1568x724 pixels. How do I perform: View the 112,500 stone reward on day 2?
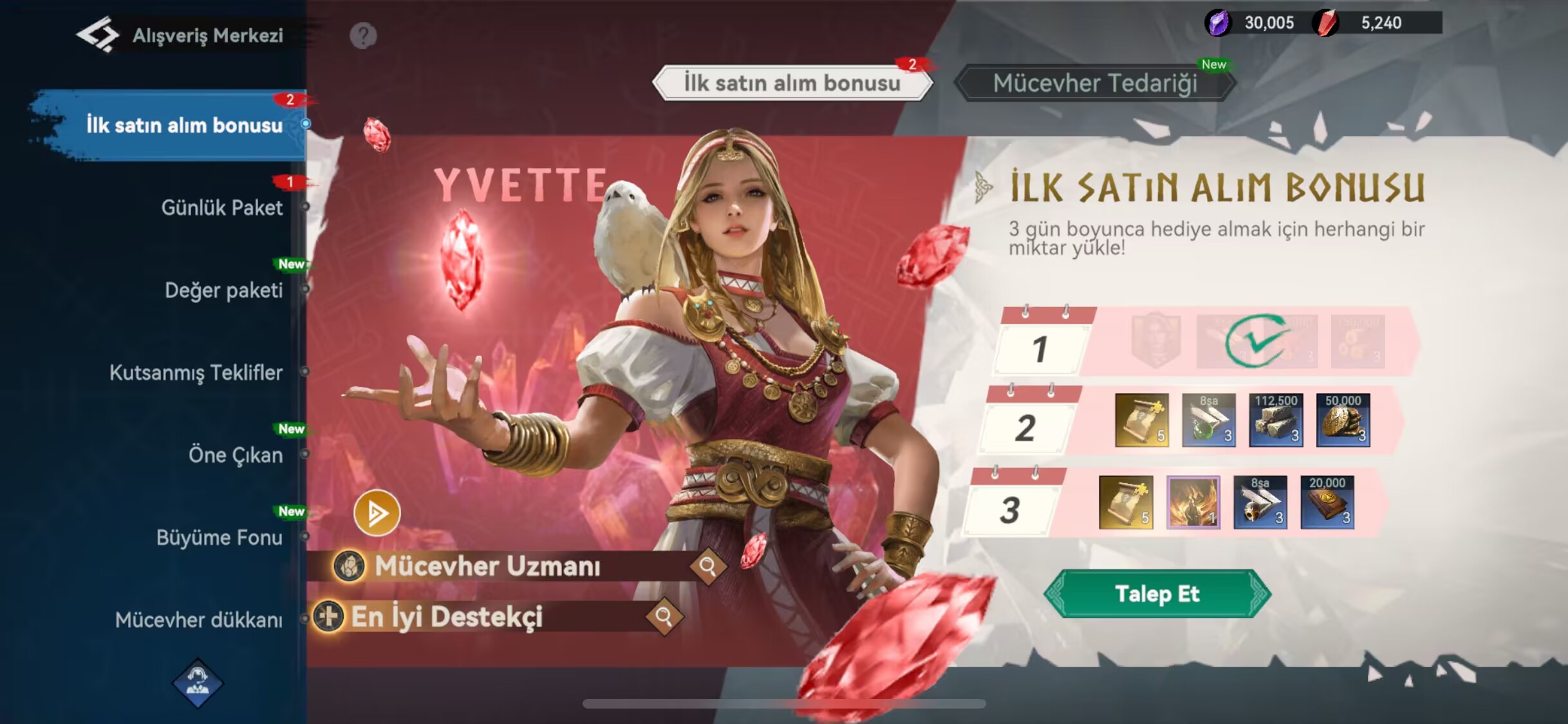coord(1276,420)
